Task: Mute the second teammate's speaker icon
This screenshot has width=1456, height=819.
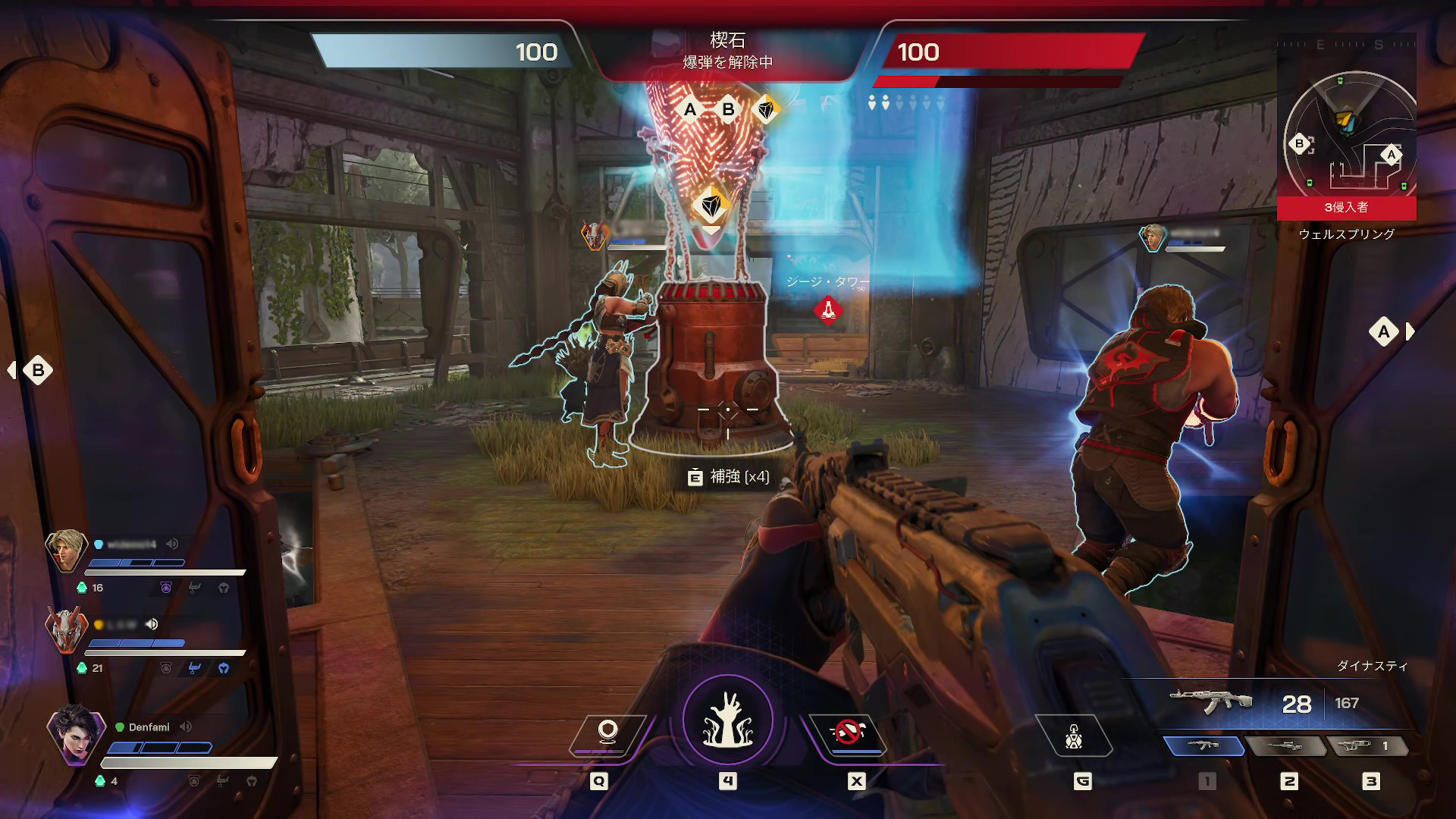Action: point(151,625)
